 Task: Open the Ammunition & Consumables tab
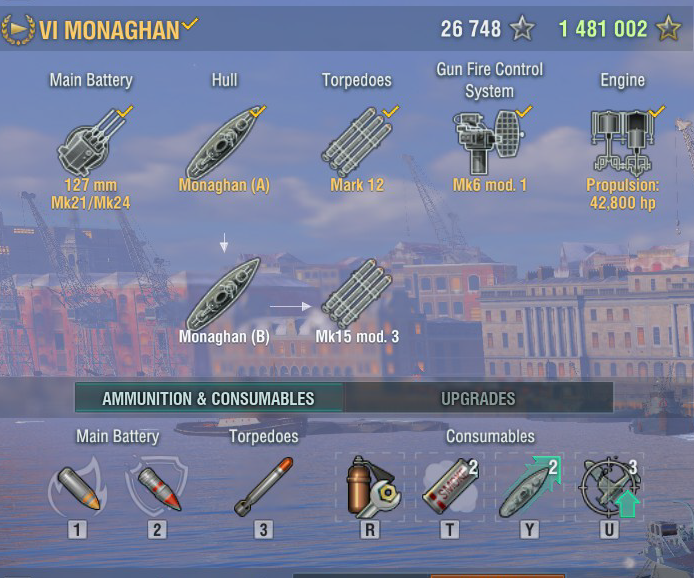click(208, 398)
